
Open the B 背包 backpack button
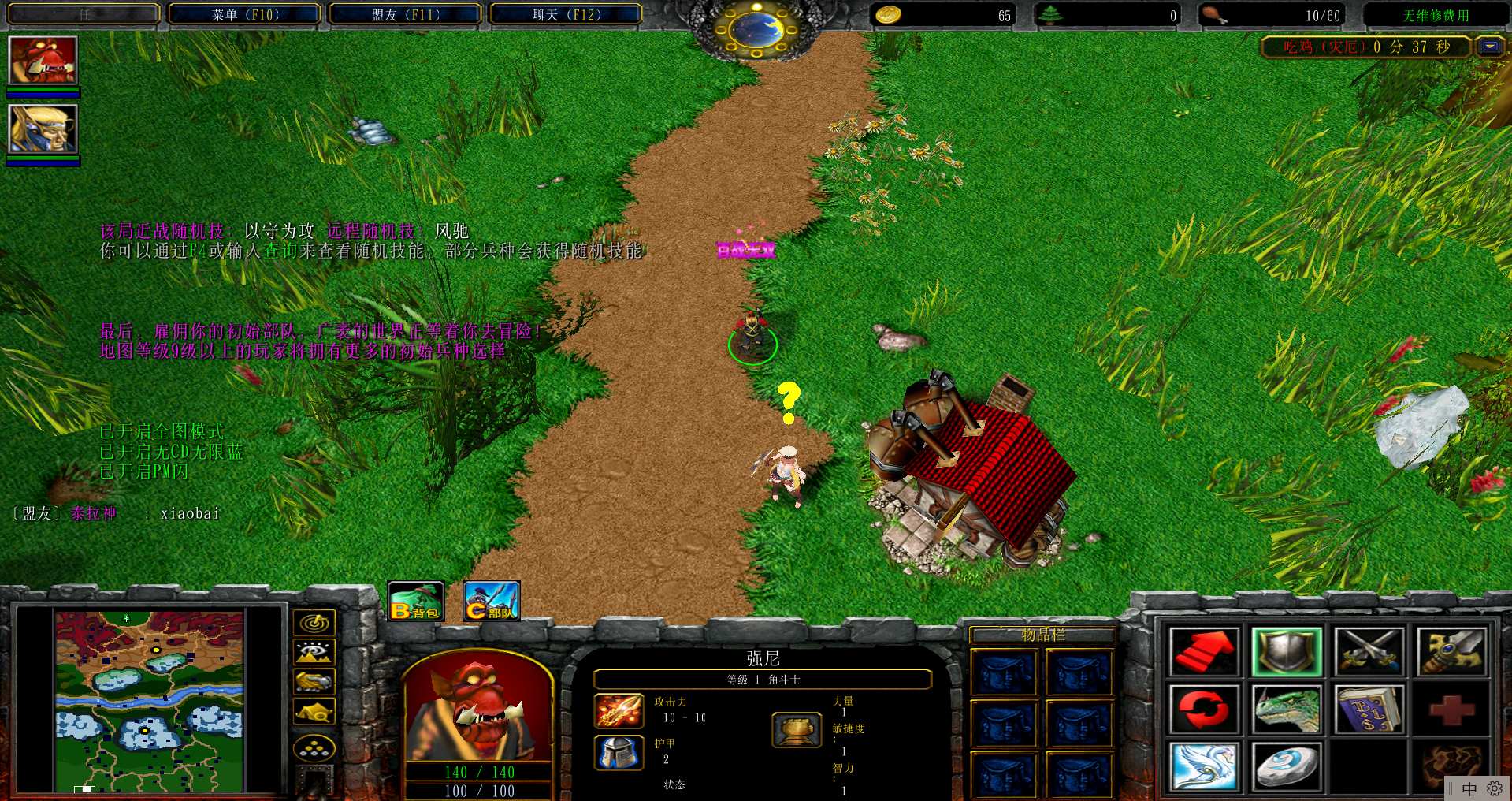pos(416,602)
